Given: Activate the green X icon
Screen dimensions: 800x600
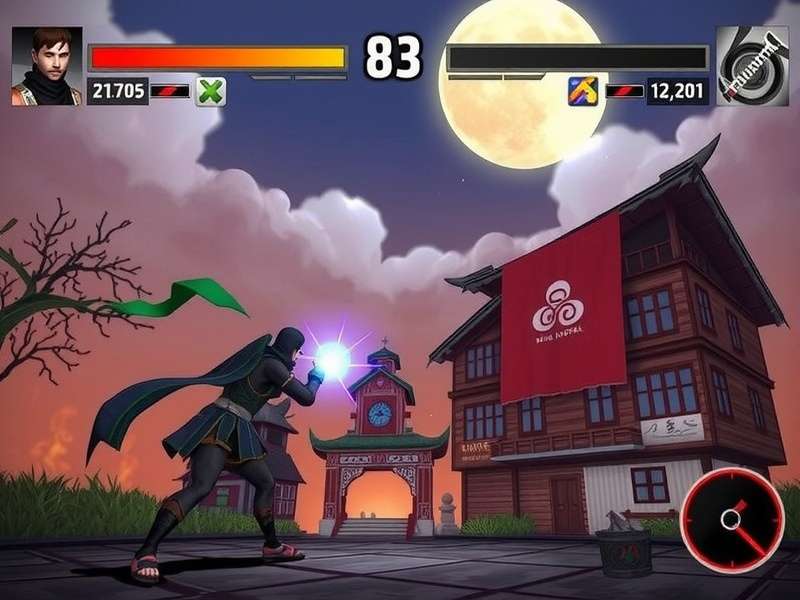Looking at the screenshot, I should click(x=211, y=92).
